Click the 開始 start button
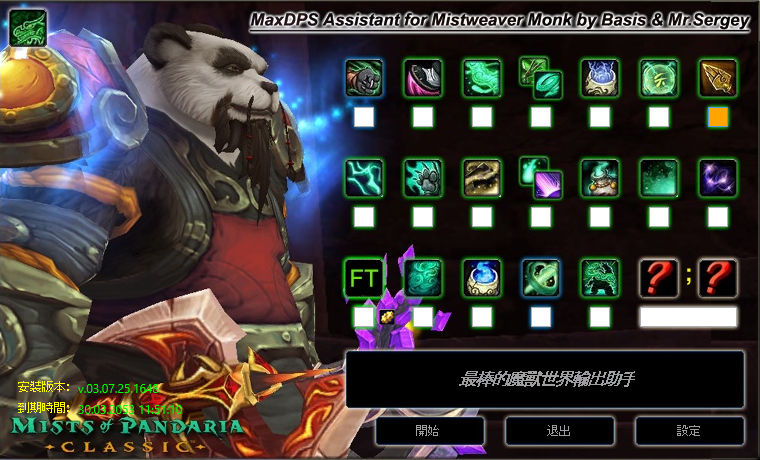 430,431
